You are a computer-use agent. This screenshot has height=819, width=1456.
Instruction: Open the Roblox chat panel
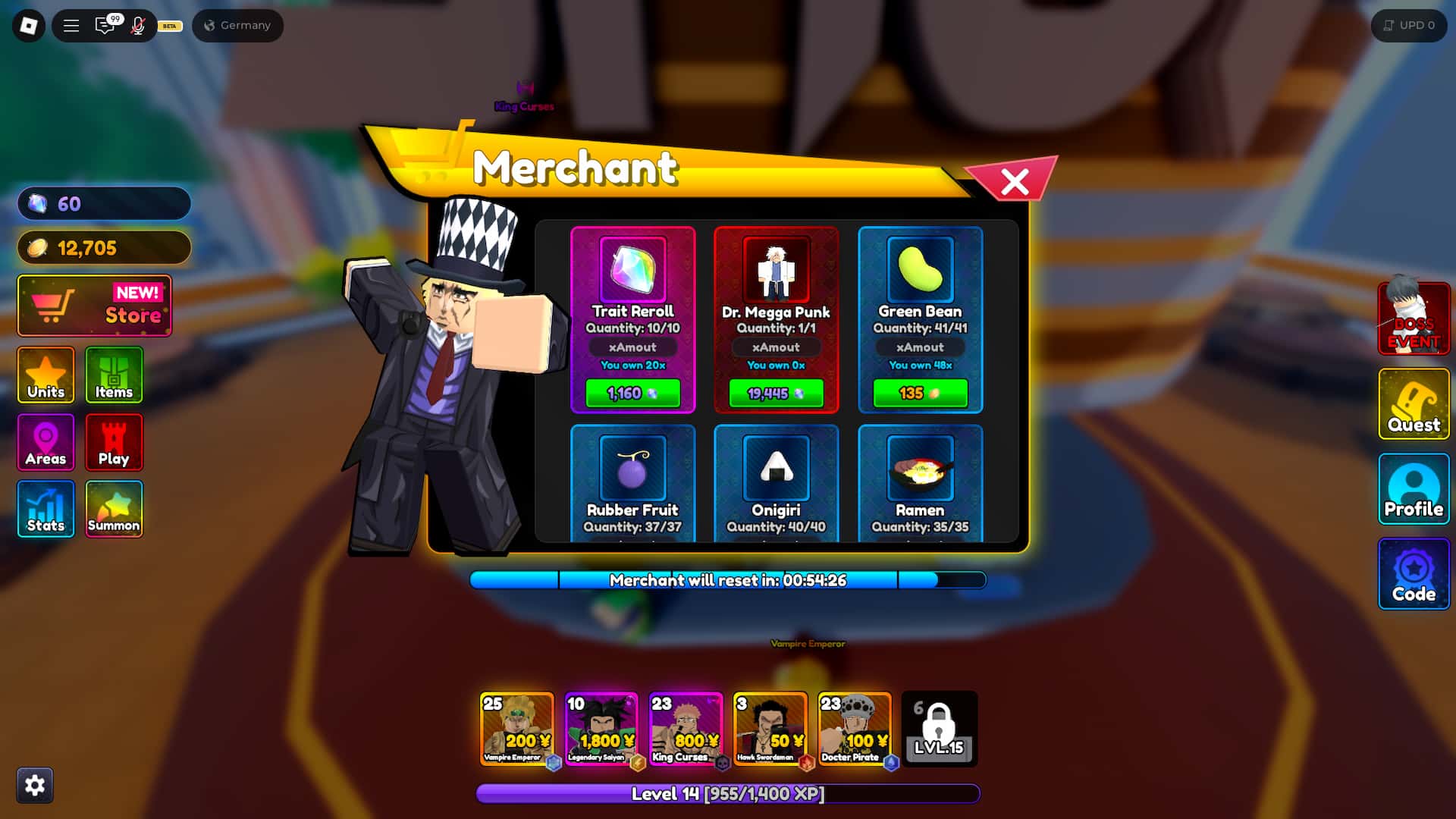click(x=105, y=25)
